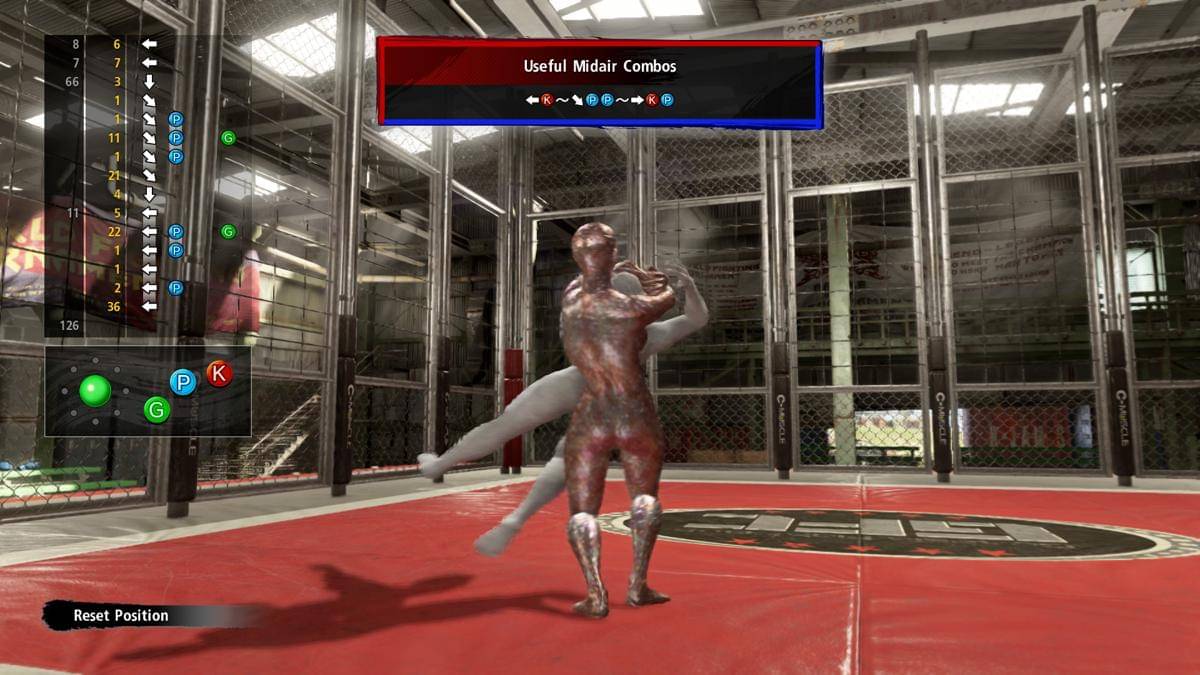
Task: Click the green joystick ball indicator
Action: tap(95, 390)
